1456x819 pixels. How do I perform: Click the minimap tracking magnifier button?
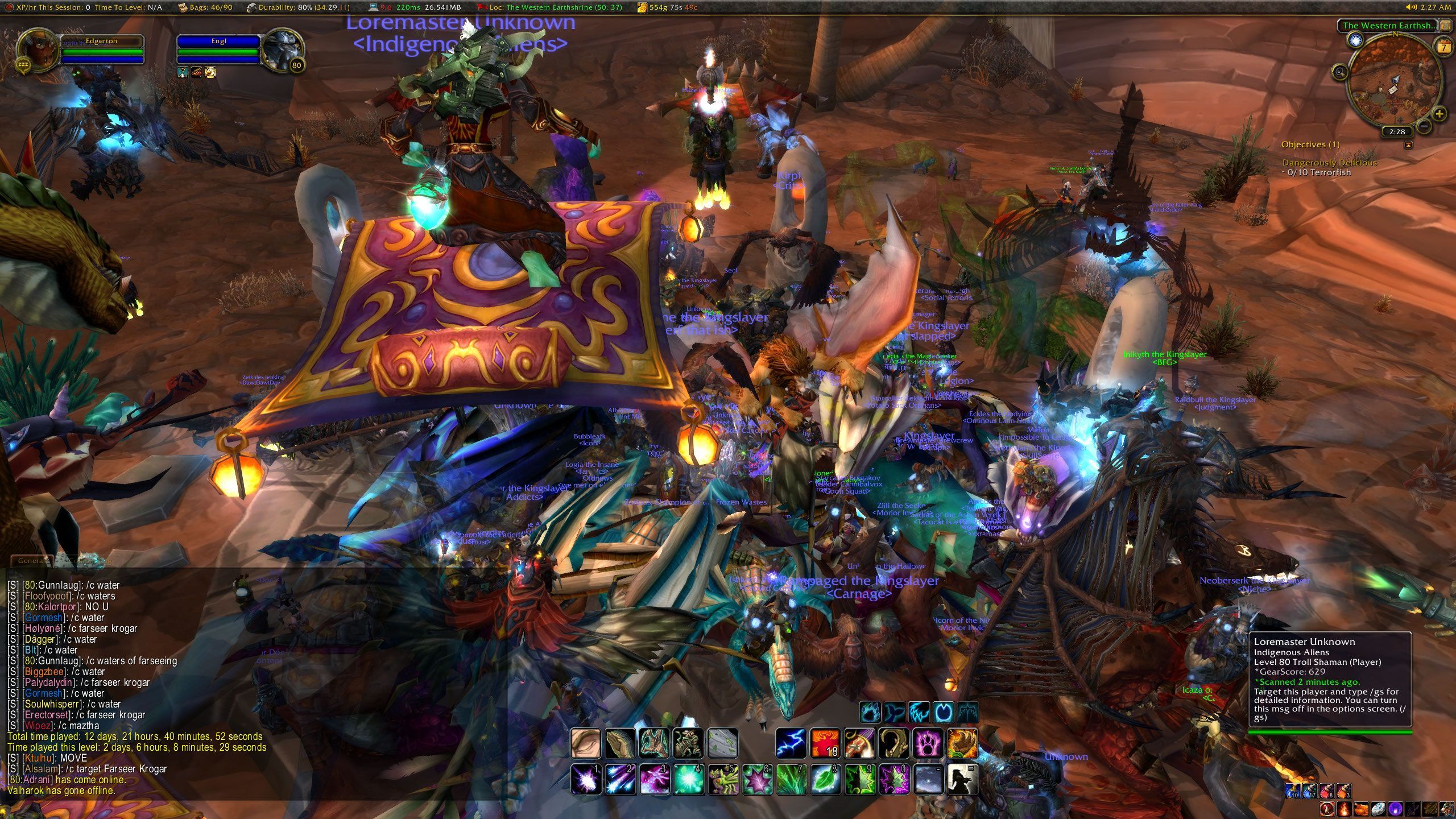(1340, 72)
